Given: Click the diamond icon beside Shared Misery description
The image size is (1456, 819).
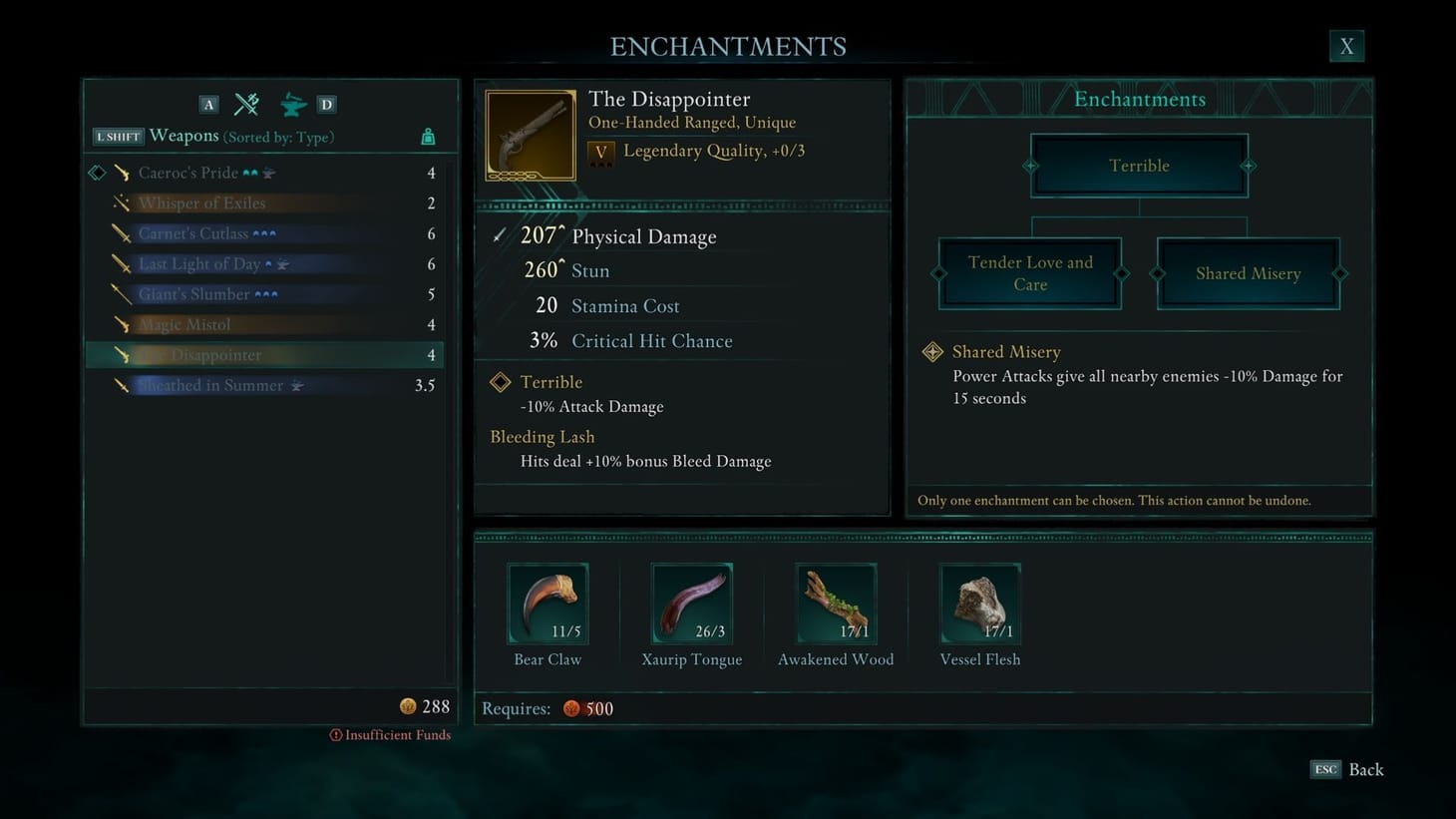Looking at the screenshot, I should click(931, 351).
